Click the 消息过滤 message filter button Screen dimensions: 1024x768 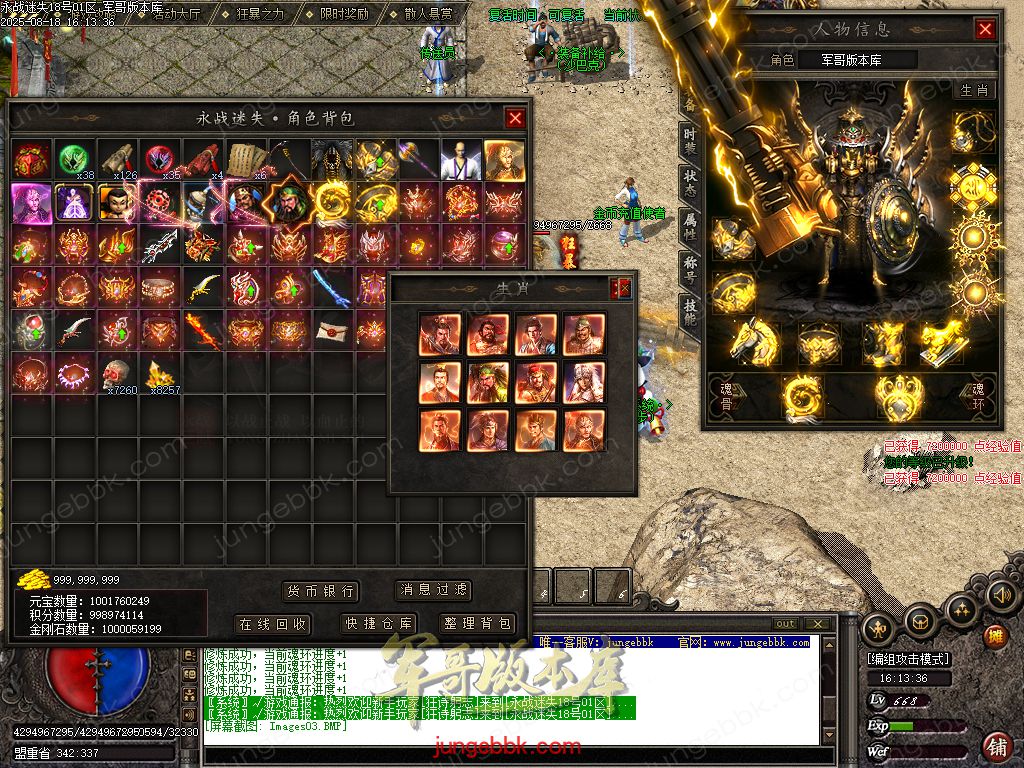coord(433,590)
